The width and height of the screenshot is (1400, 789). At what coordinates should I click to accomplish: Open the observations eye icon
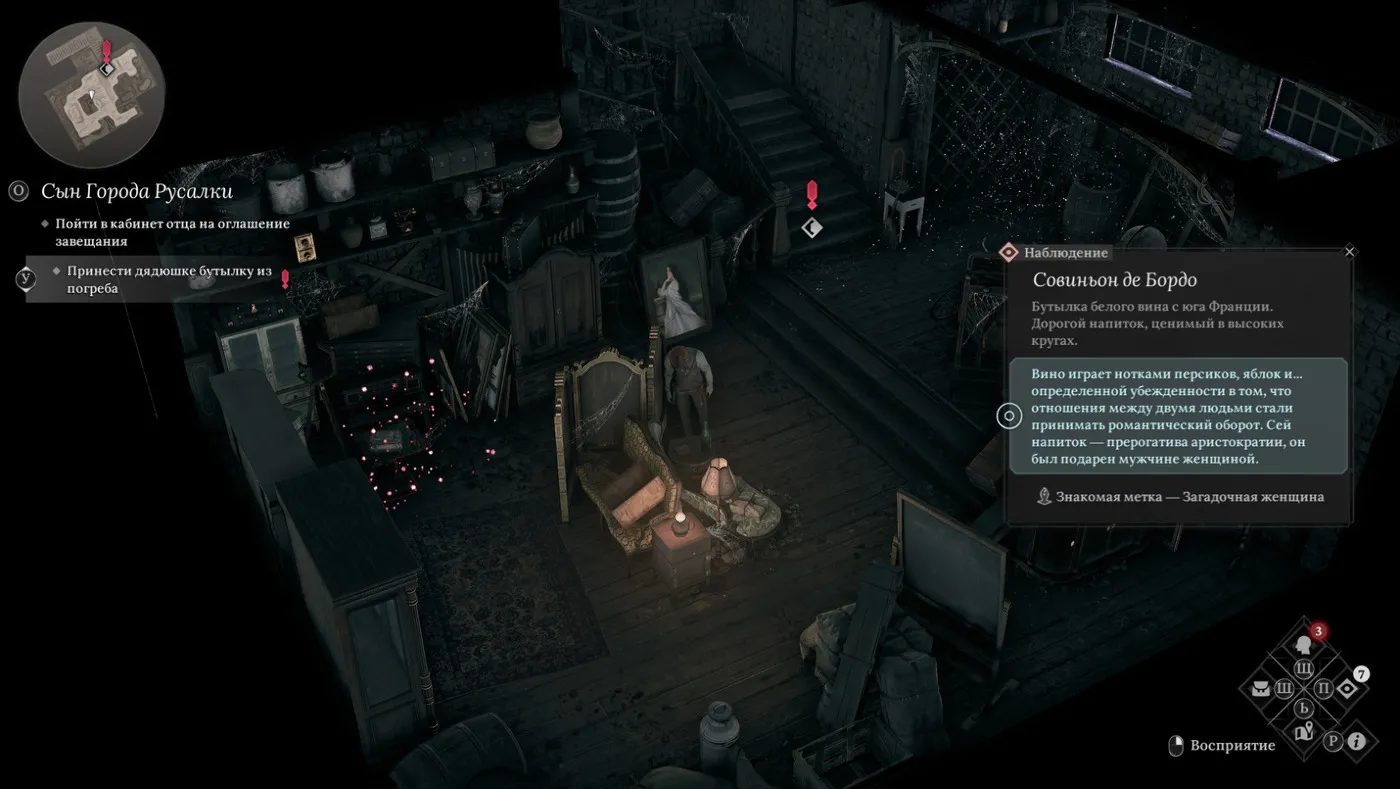[x=1347, y=688]
